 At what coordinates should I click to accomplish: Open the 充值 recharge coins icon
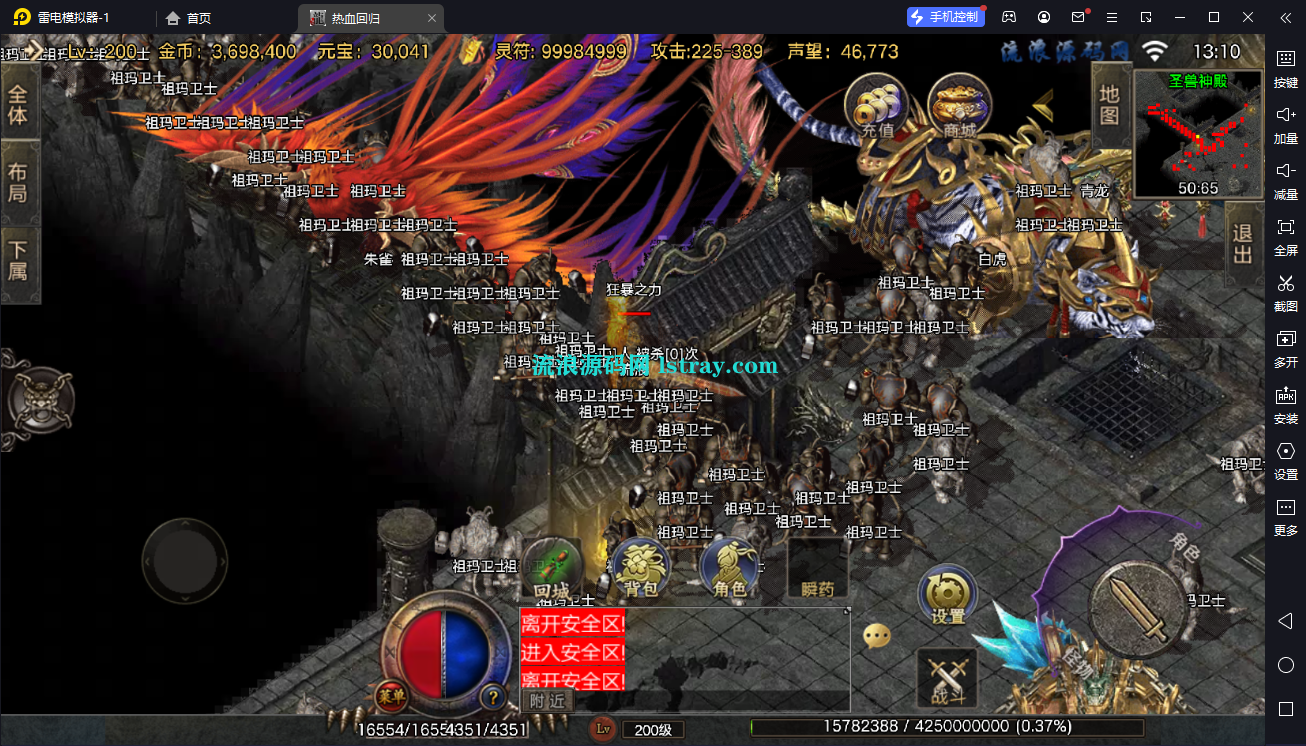pos(876,105)
